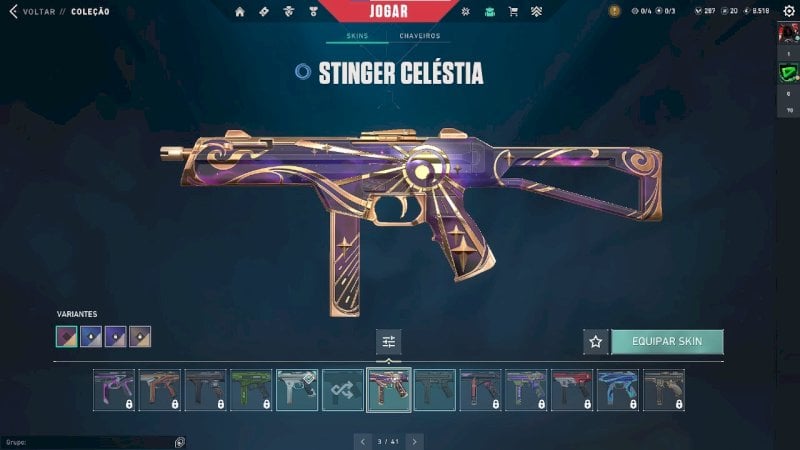Image resolution: width=800 pixels, height=450 pixels.
Task: Select the Skins tab
Action: coord(357,36)
